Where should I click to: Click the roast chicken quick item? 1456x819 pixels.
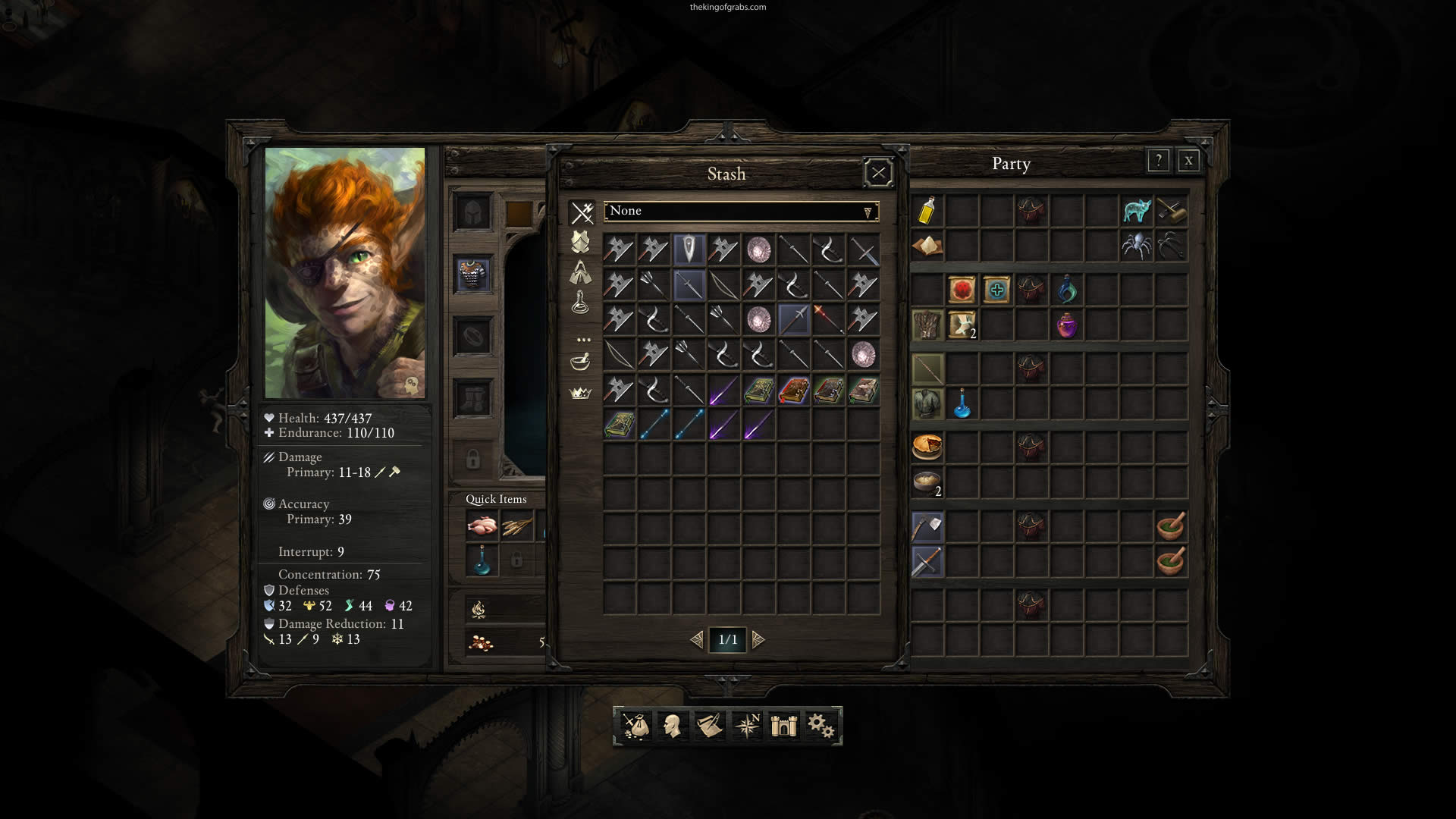coord(482,526)
